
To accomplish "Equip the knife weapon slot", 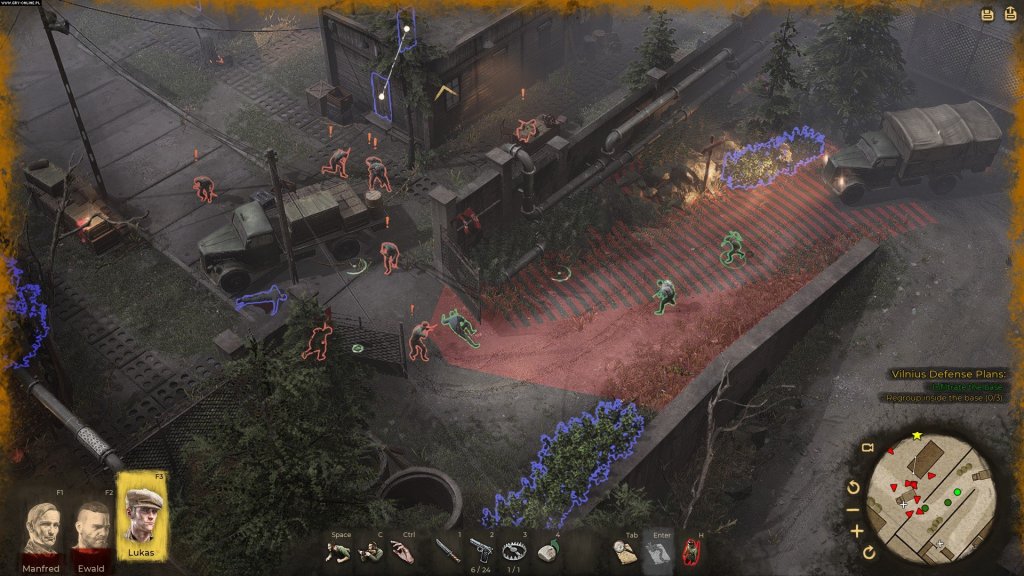I will click(x=447, y=551).
